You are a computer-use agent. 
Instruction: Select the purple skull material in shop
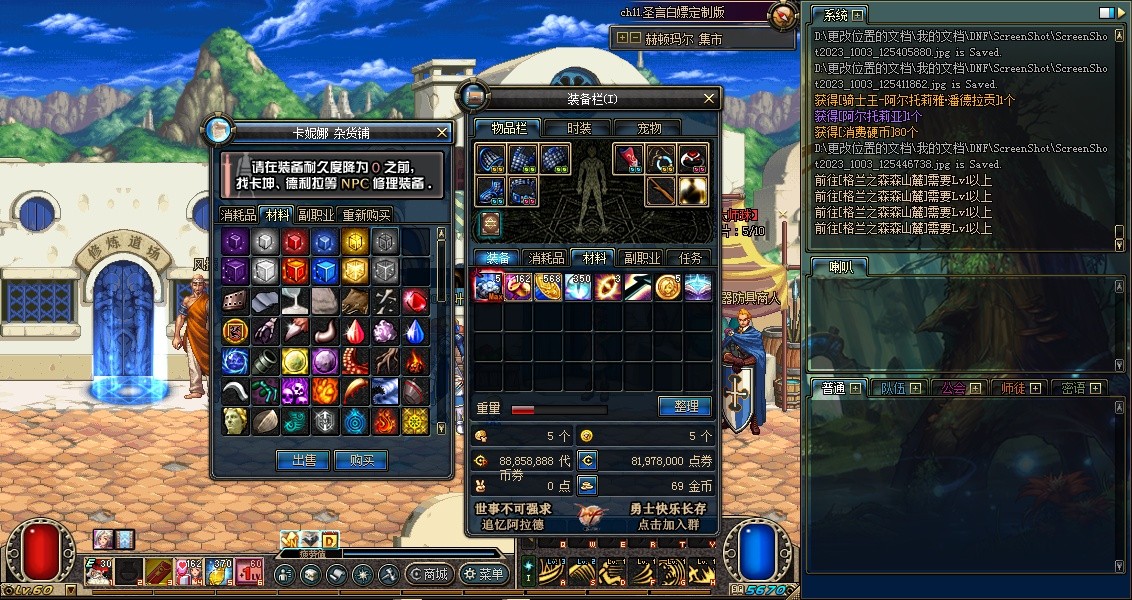294,391
